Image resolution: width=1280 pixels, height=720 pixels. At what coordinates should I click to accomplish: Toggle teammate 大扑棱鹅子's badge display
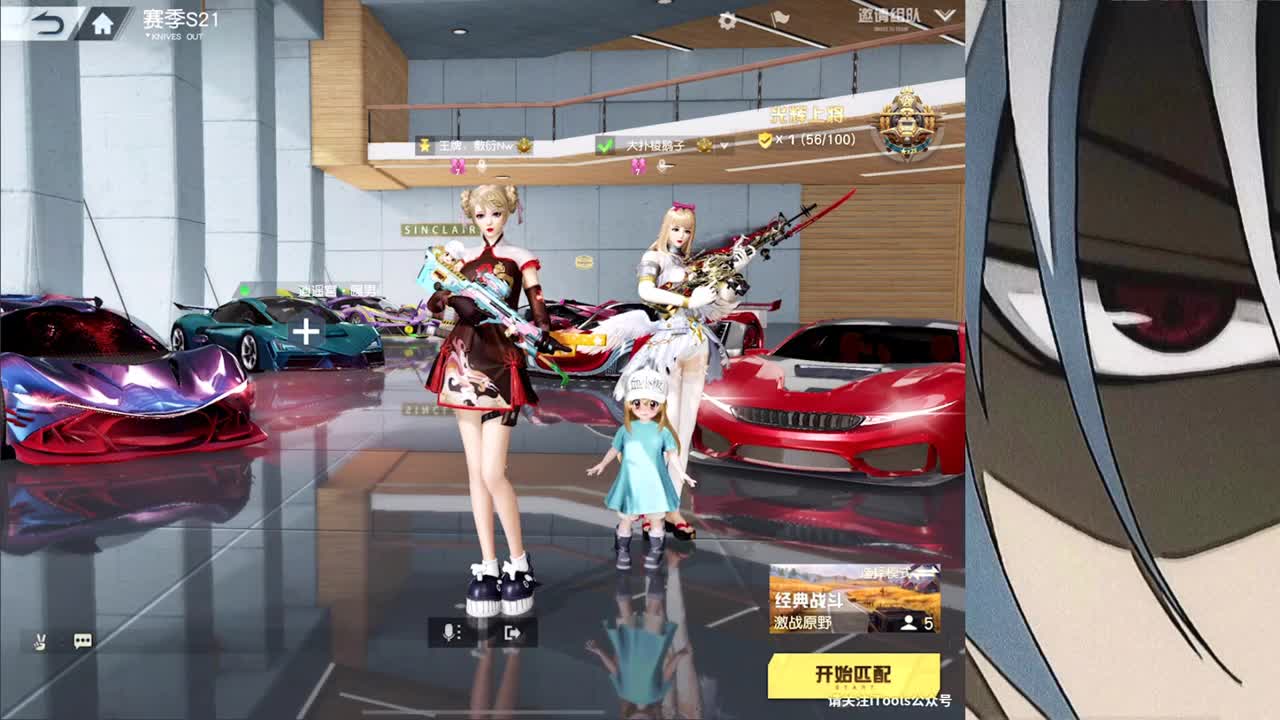point(704,144)
